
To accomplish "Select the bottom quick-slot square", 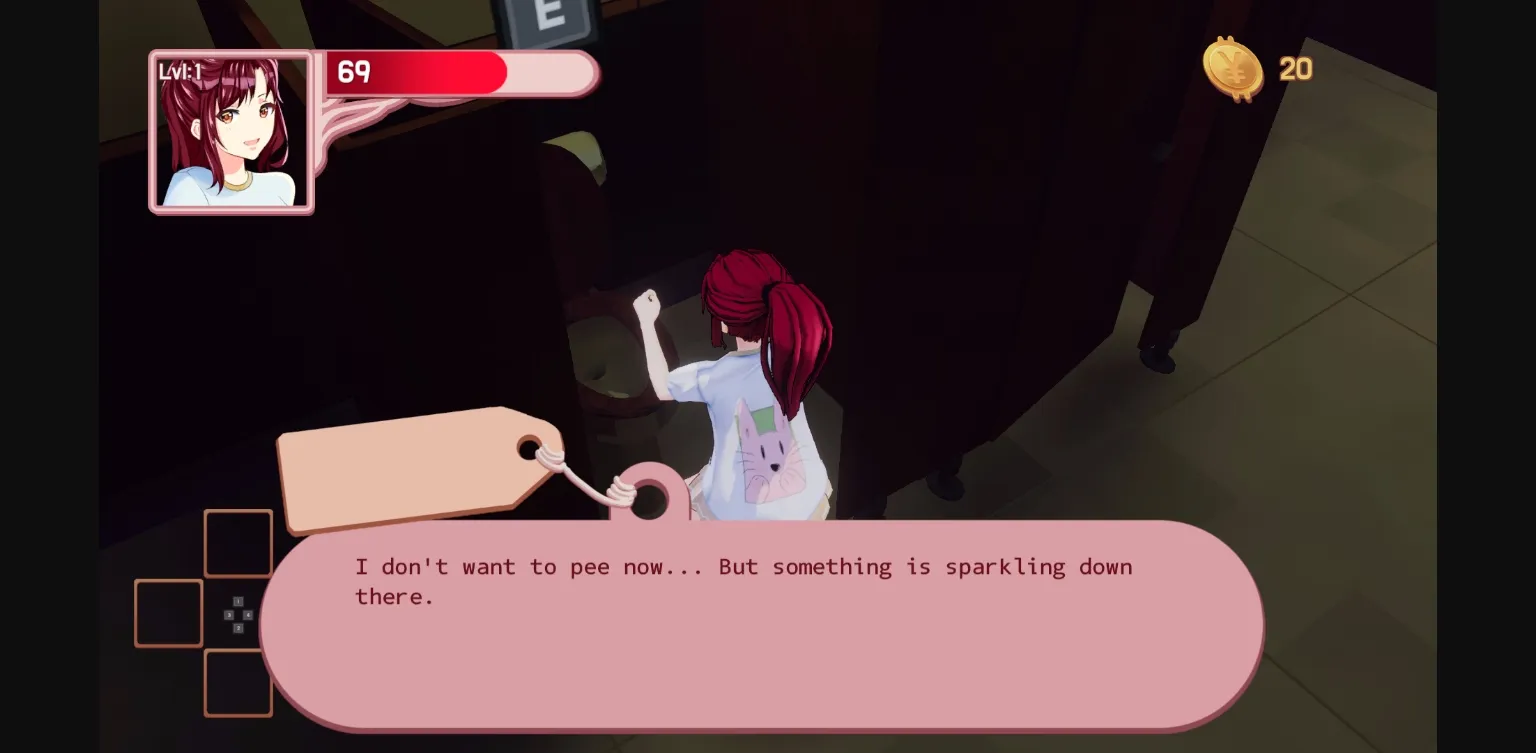I will pos(238,684).
